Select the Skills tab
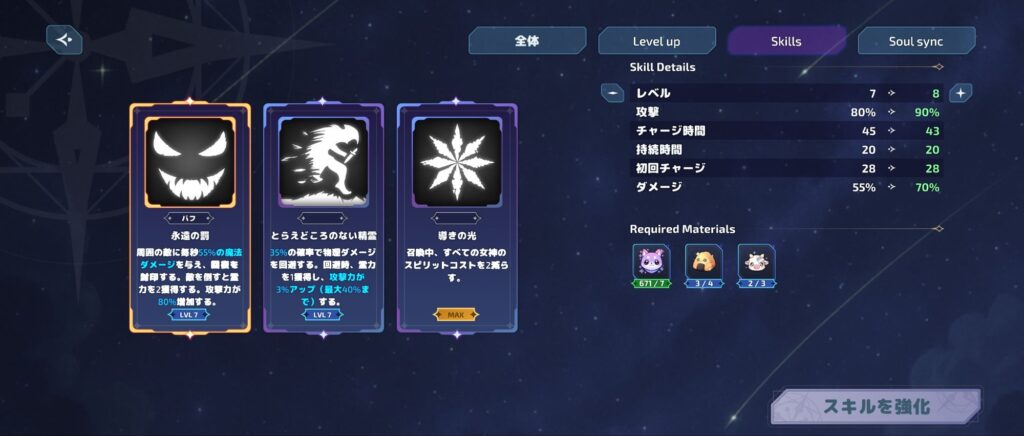 click(786, 41)
